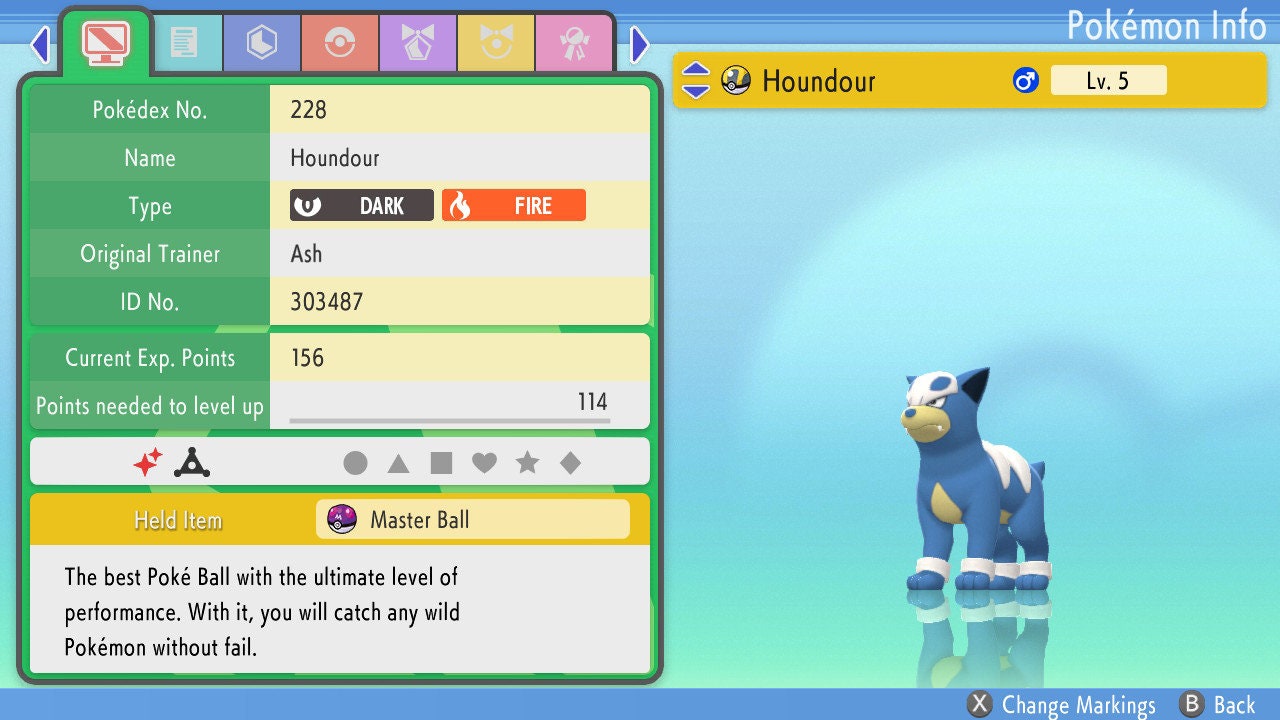Screen dimensions: 1280x720
Task: Click the Master Ball icon in Held Item
Action: [x=343, y=519]
